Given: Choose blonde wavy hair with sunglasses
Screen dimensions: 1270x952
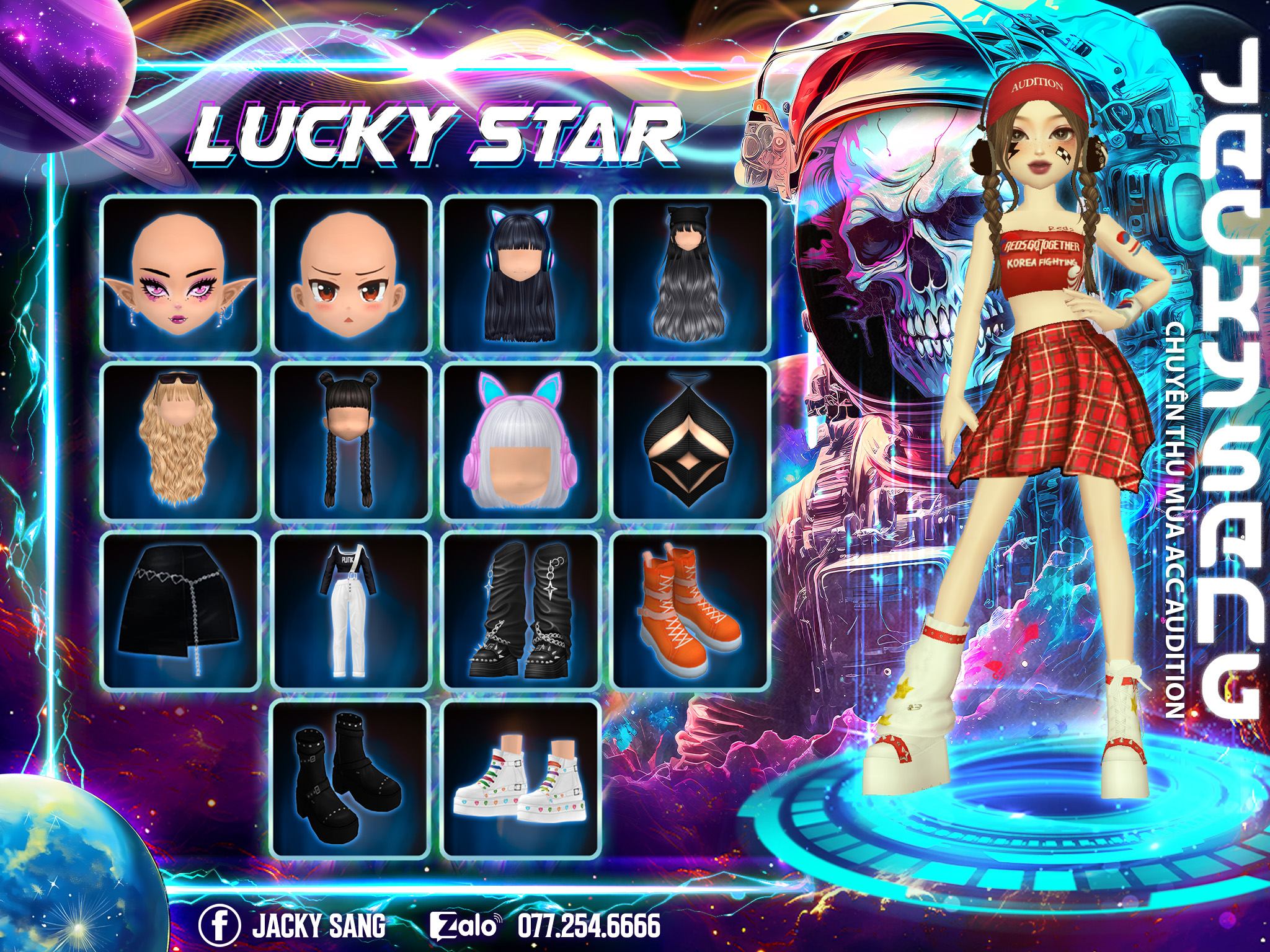Looking at the screenshot, I should (x=180, y=442).
